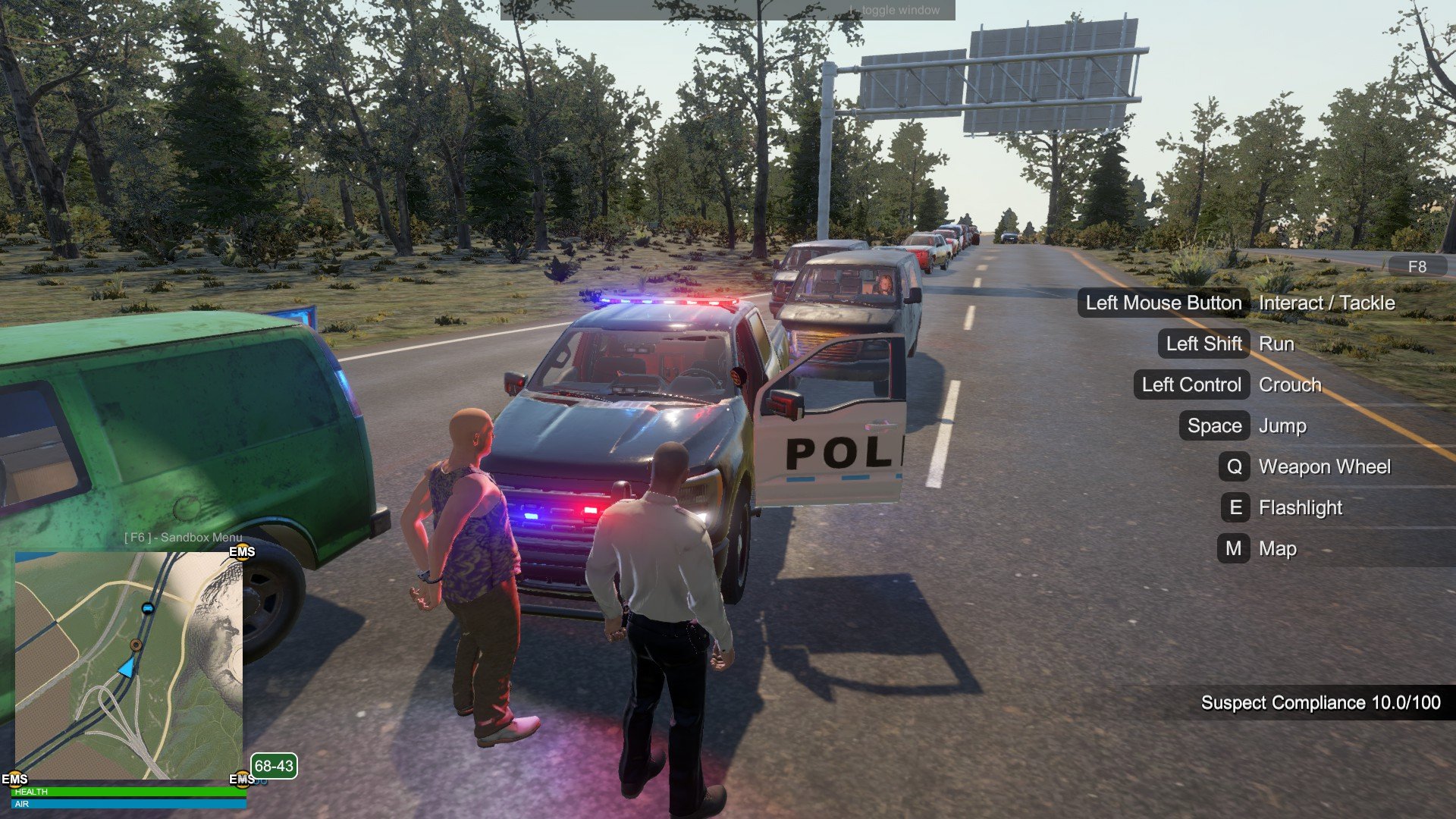Select the blue player arrow on the minimap
Screen dimensions: 1456x819
127,667
